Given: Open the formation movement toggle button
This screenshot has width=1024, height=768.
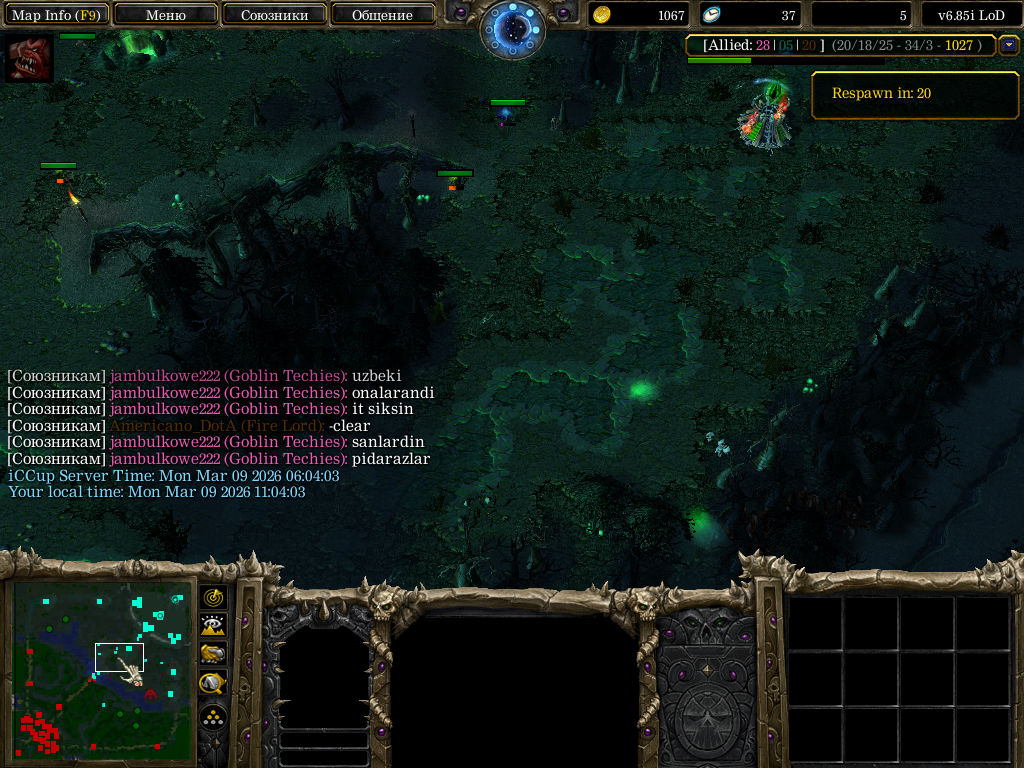Looking at the screenshot, I should click(x=213, y=717).
